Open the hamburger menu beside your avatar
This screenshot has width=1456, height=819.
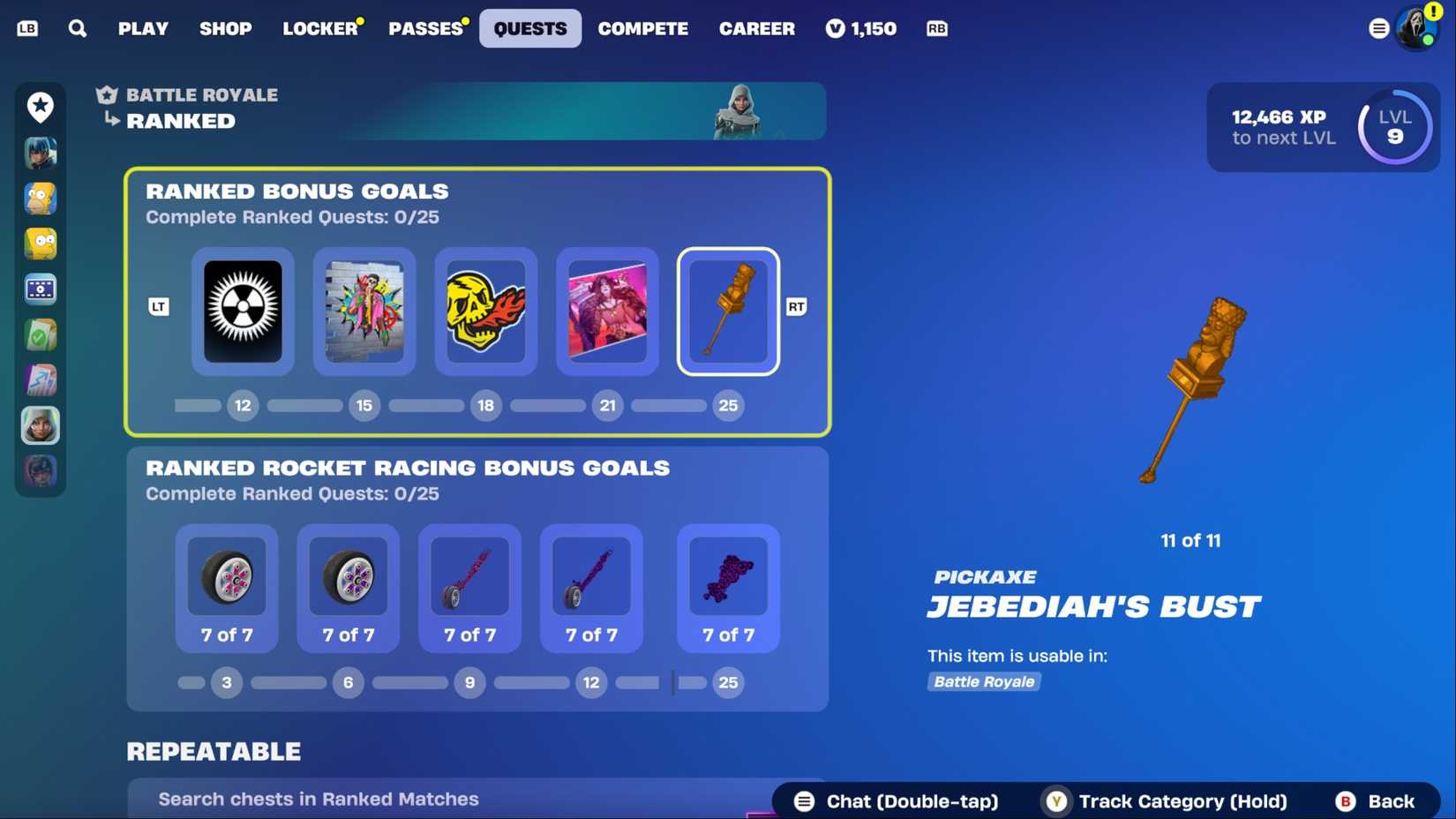pyautogui.click(x=1378, y=28)
